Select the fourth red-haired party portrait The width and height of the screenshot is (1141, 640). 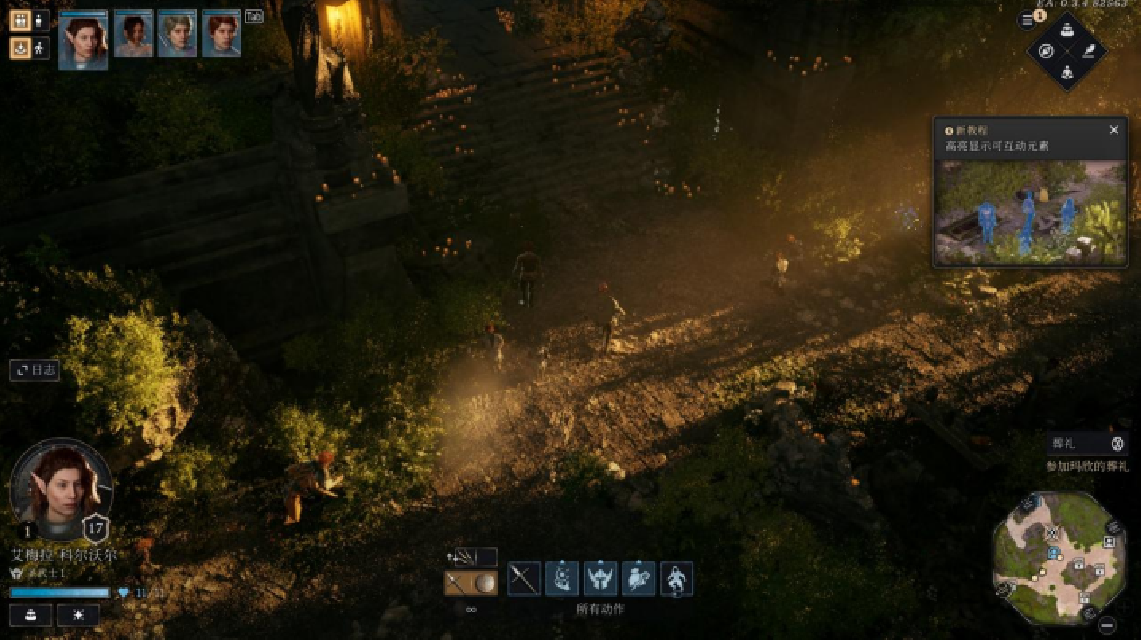tap(221, 34)
